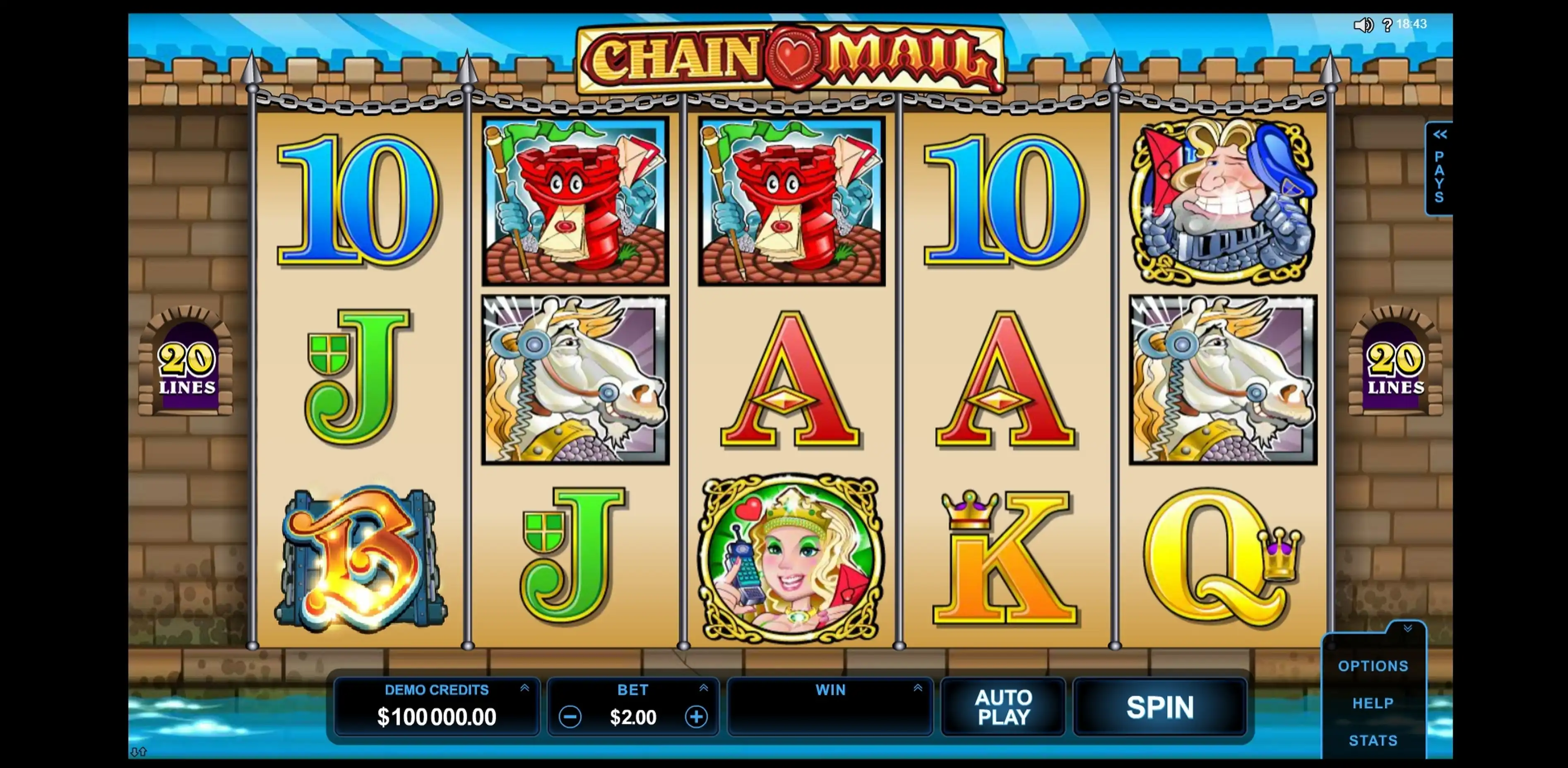The image size is (1568, 768).
Task: Decrease the bet with the minus button
Action: (x=570, y=717)
